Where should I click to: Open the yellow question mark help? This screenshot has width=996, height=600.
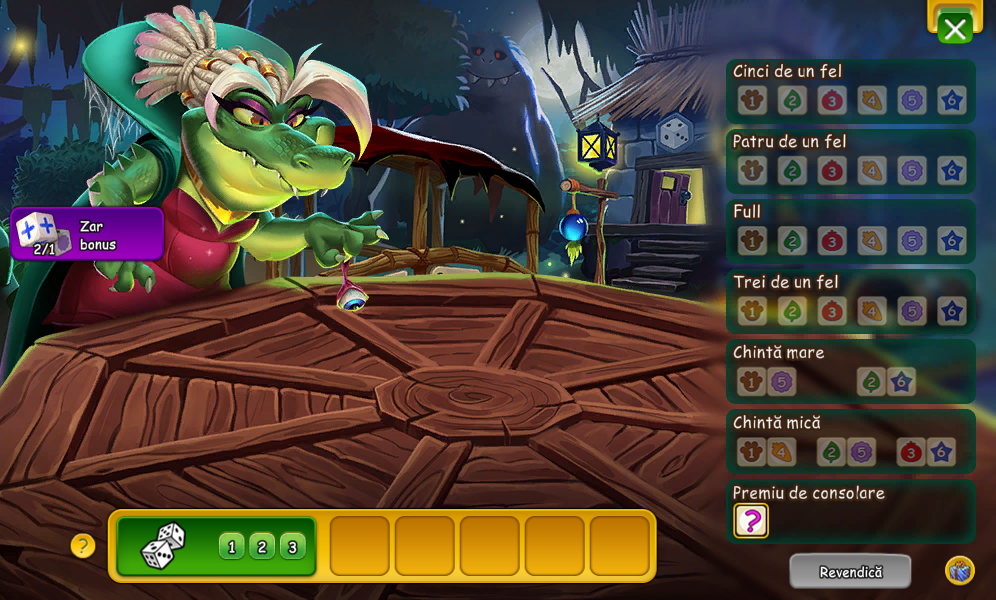pos(83,545)
